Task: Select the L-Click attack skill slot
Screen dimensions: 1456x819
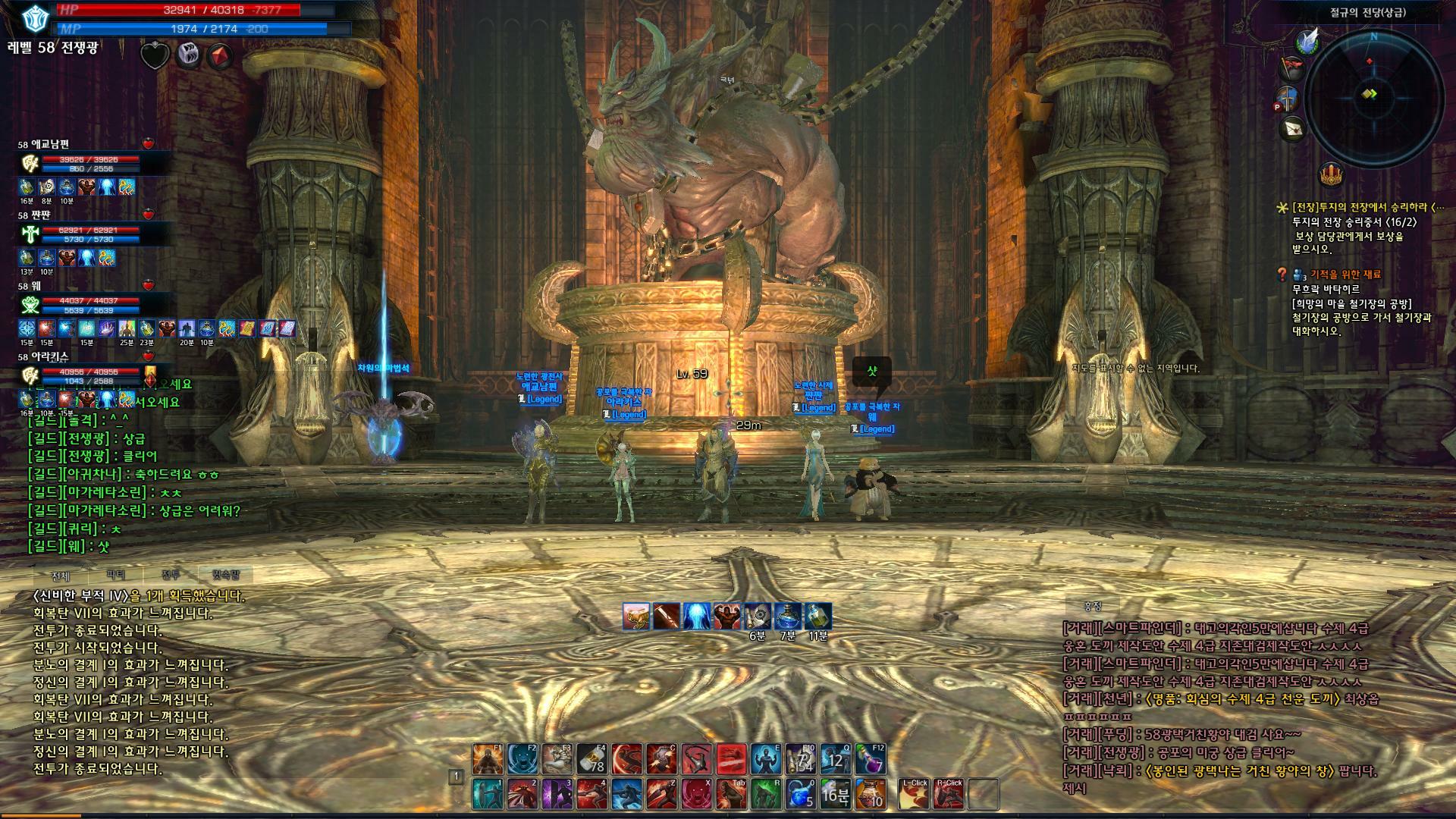Action: click(915, 794)
